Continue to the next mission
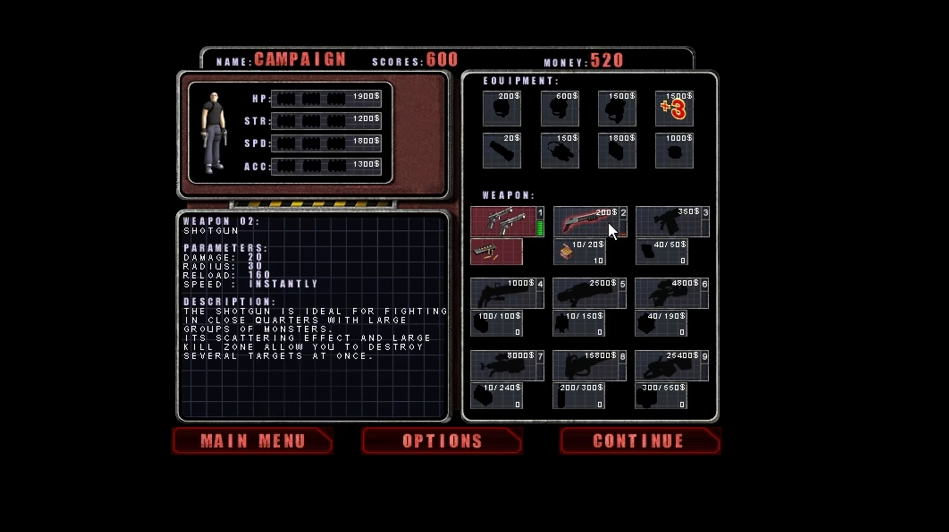This screenshot has width=949, height=532. tap(638, 441)
